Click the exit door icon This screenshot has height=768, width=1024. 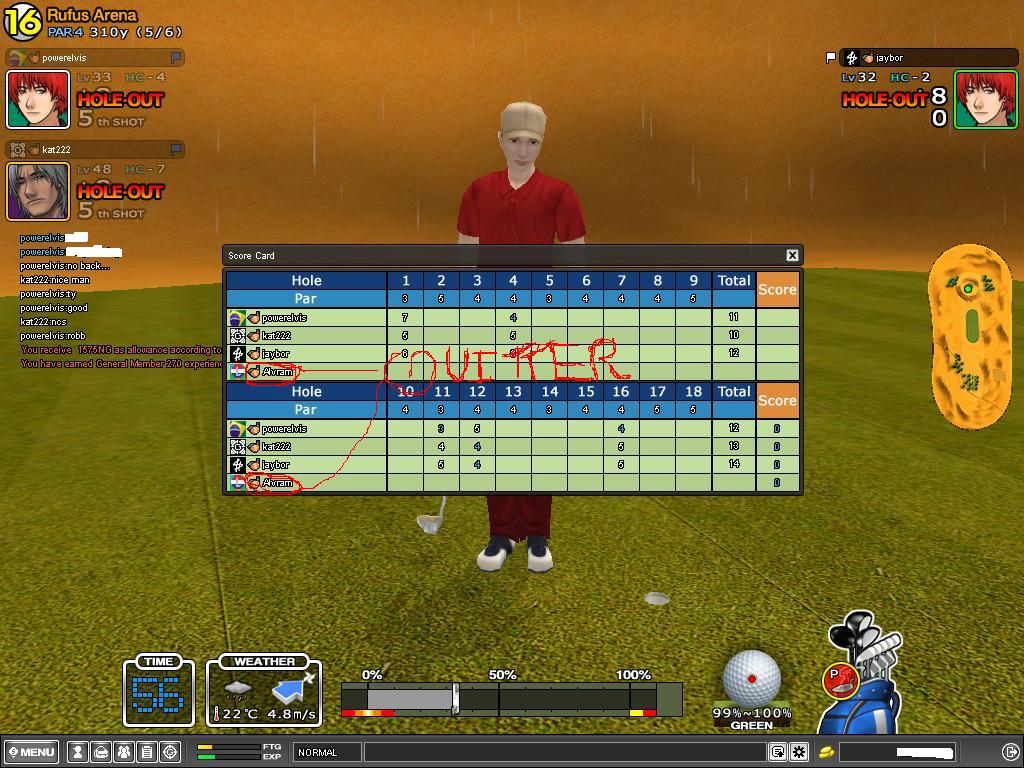[x=1010, y=752]
